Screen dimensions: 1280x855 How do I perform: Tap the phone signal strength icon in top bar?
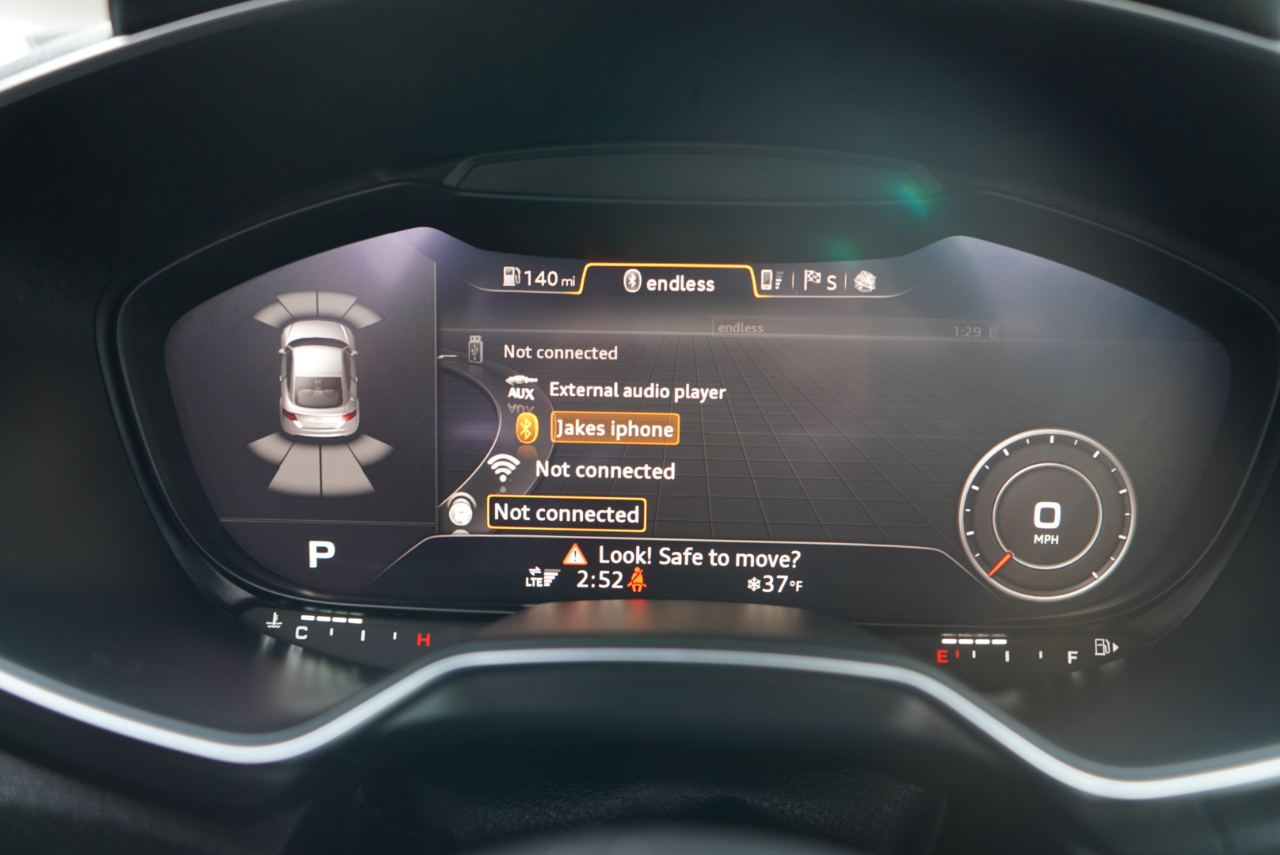click(772, 280)
